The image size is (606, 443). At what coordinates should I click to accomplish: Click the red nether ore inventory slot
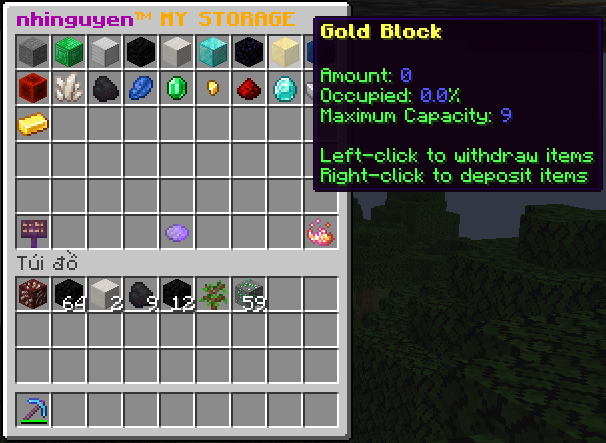pos(33,294)
